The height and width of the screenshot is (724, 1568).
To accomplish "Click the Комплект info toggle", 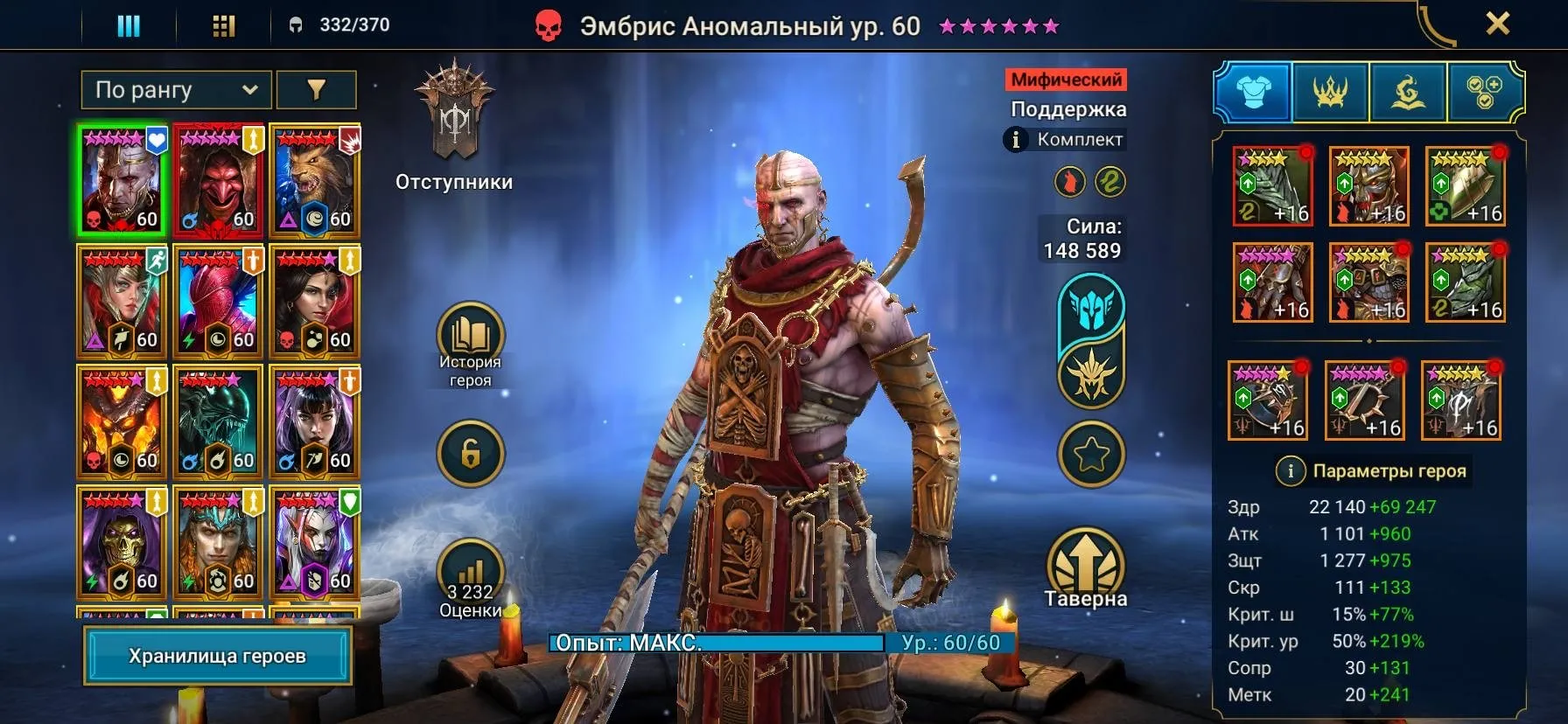I will (x=1016, y=138).
